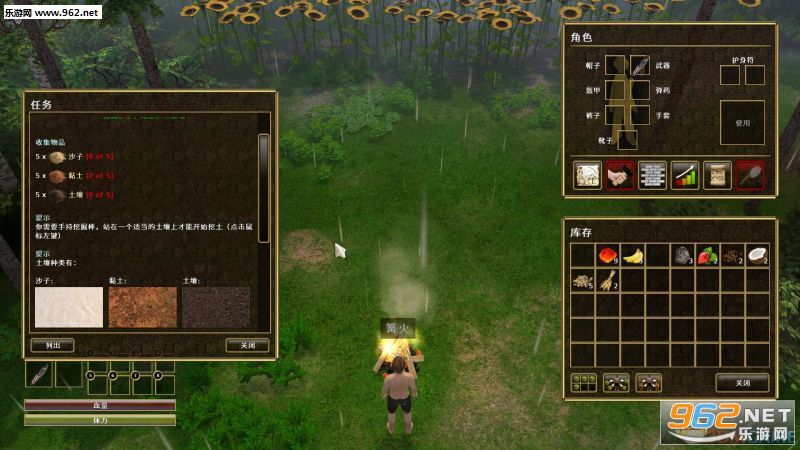The width and height of the screenshot is (800, 450).
Task: Select the grain pile stack of five
Action: pos(583,281)
